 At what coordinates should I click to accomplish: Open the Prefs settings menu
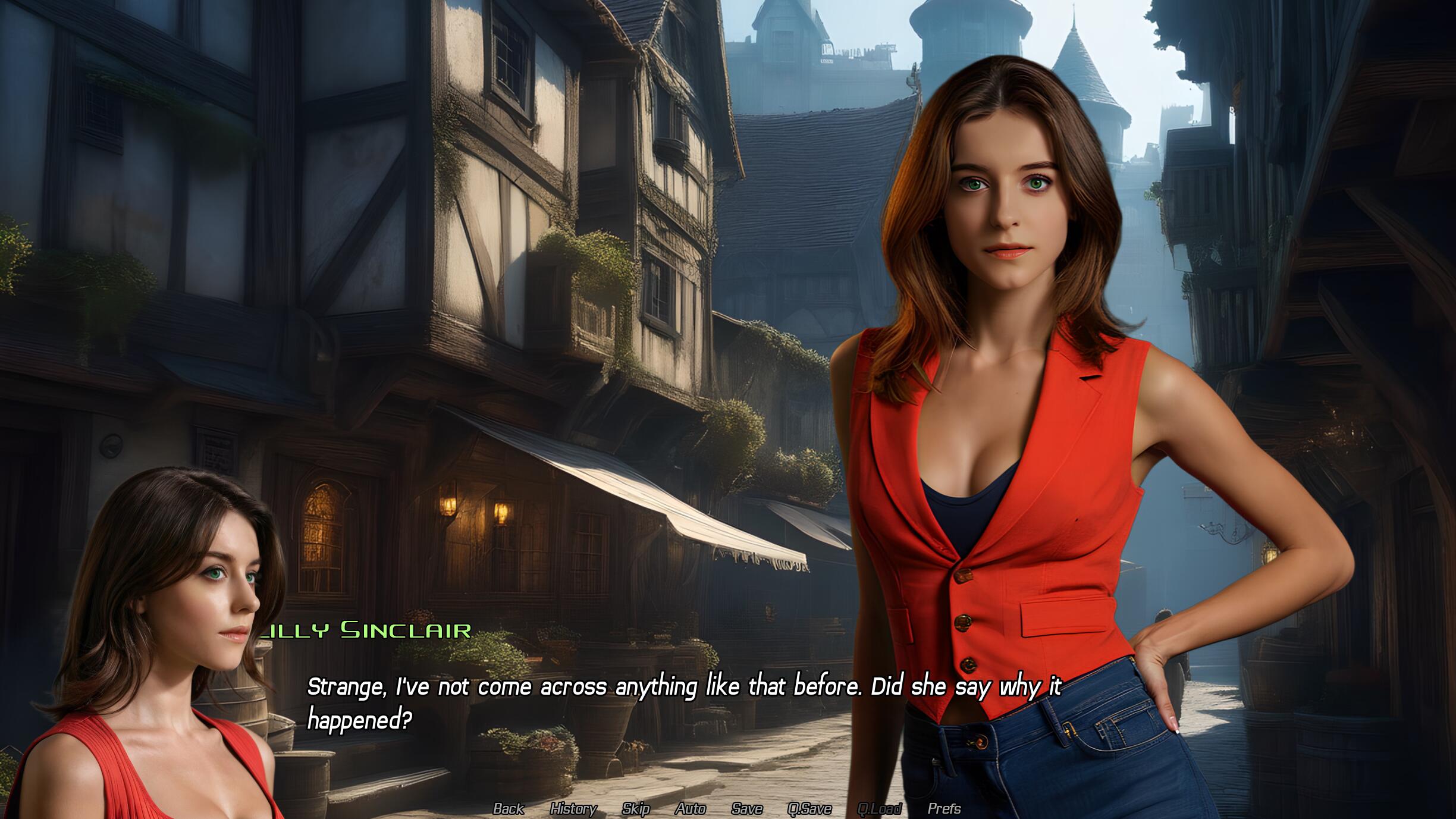[x=944, y=808]
